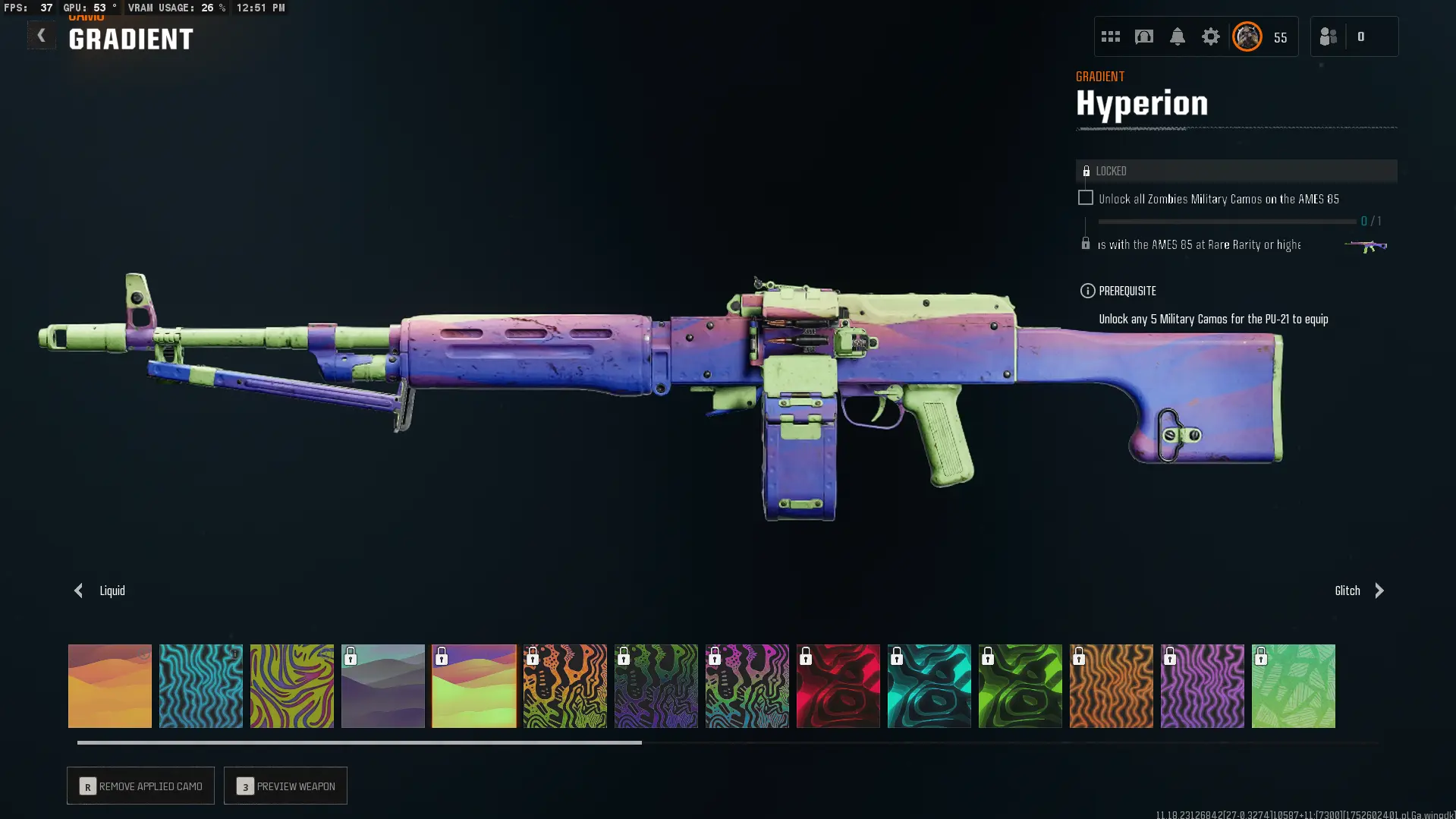Open notifications bell
The width and height of the screenshot is (1456, 819).
pos(1177,36)
